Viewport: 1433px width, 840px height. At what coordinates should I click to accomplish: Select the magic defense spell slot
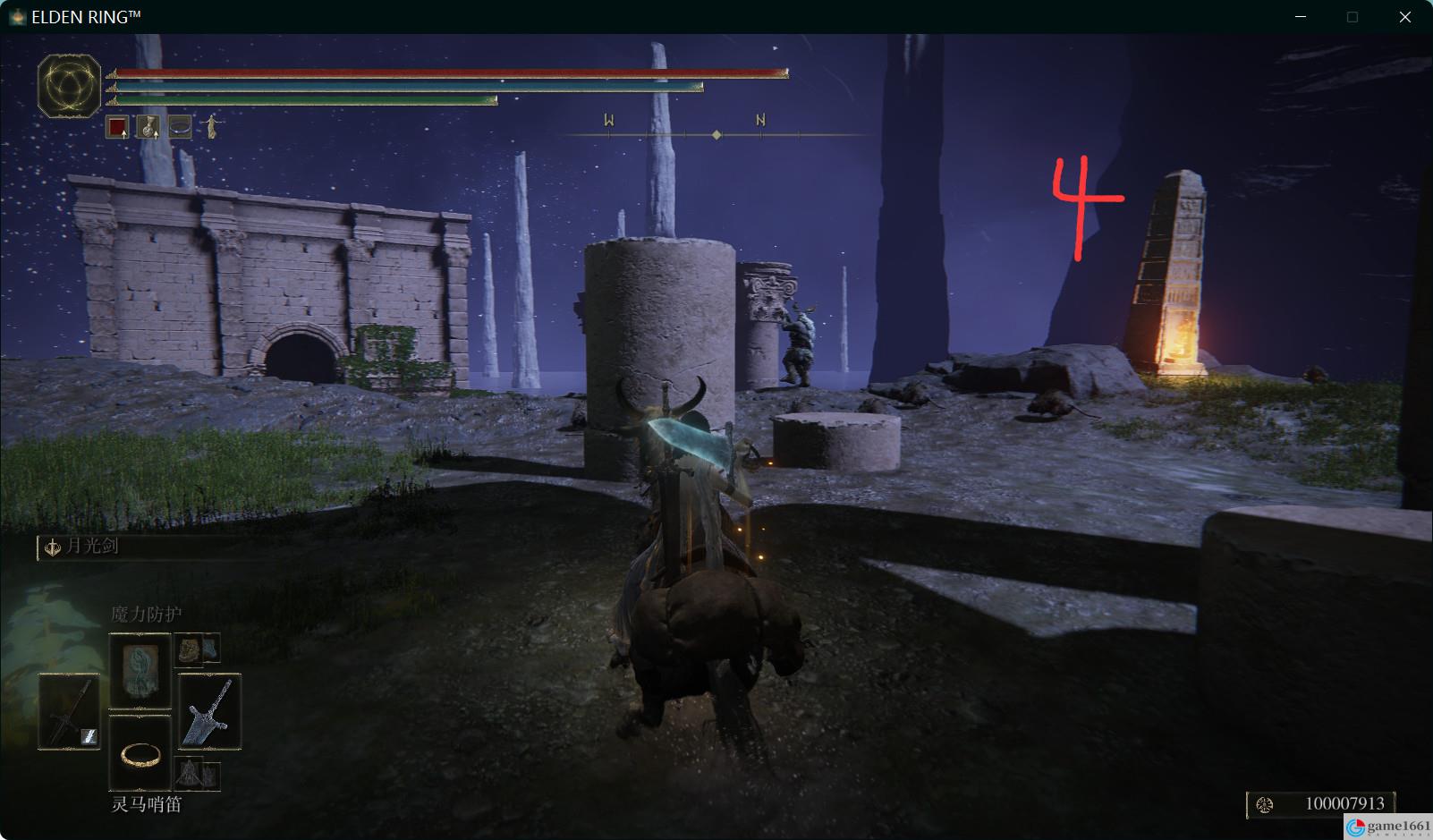(x=140, y=671)
